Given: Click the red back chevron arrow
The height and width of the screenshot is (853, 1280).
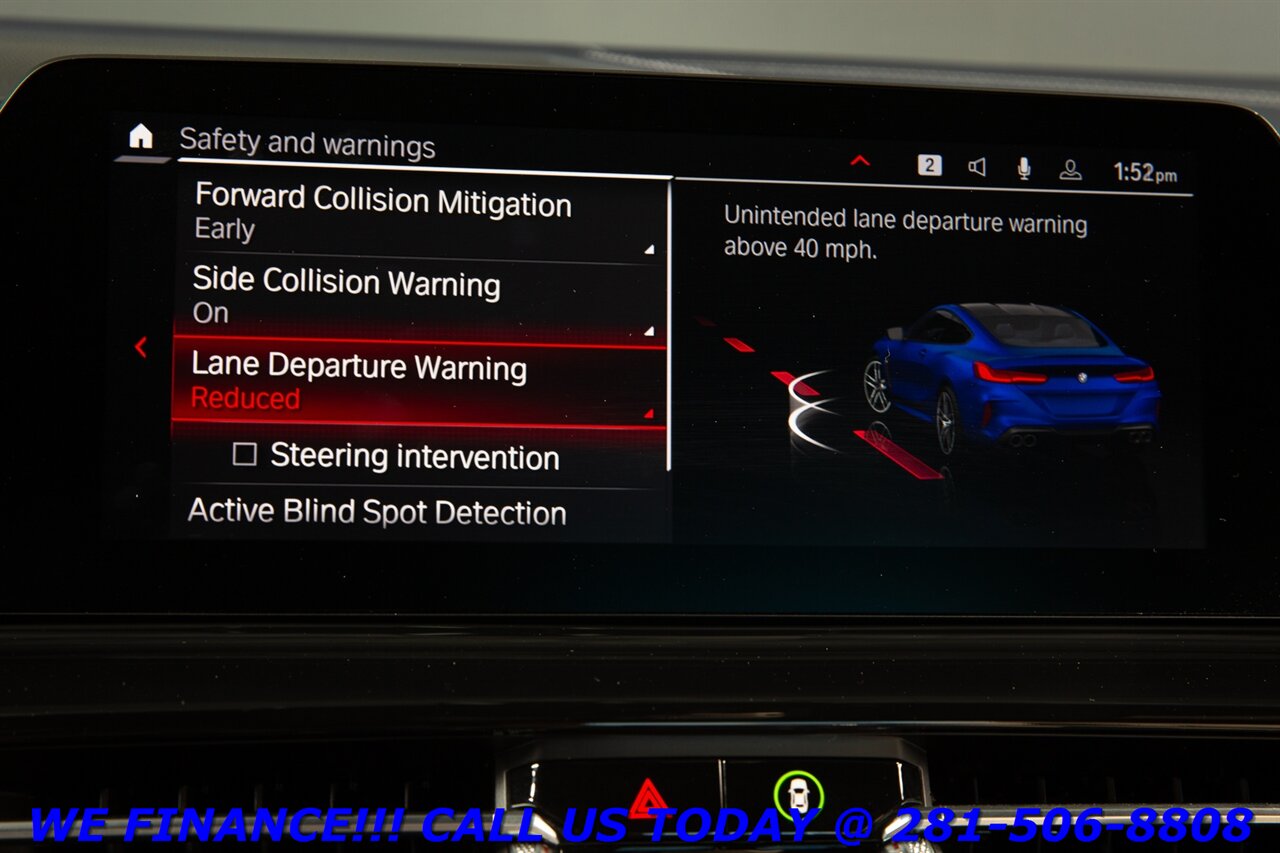Looking at the screenshot, I should (x=142, y=347).
